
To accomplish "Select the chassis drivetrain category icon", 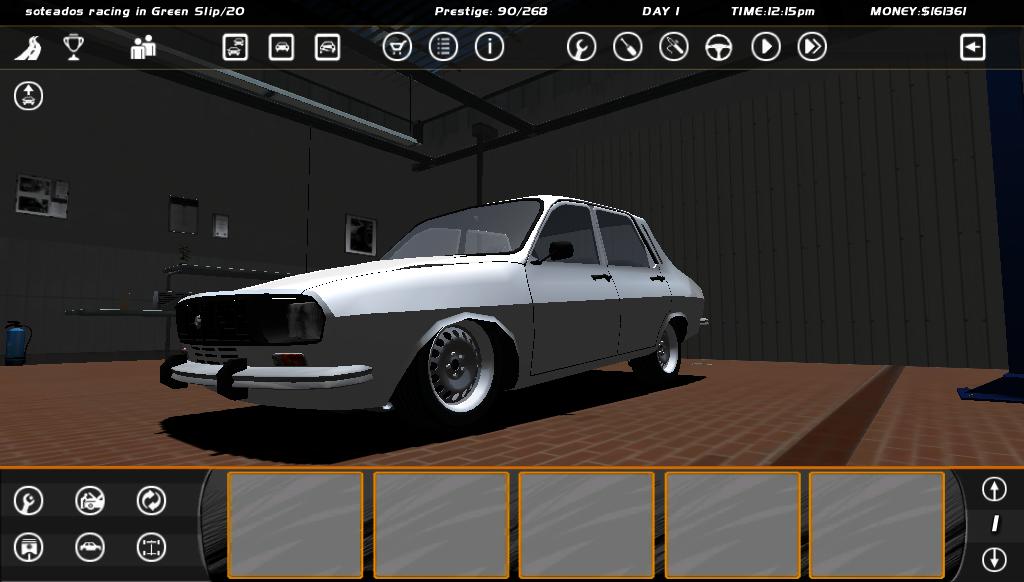I will (151, 547).
